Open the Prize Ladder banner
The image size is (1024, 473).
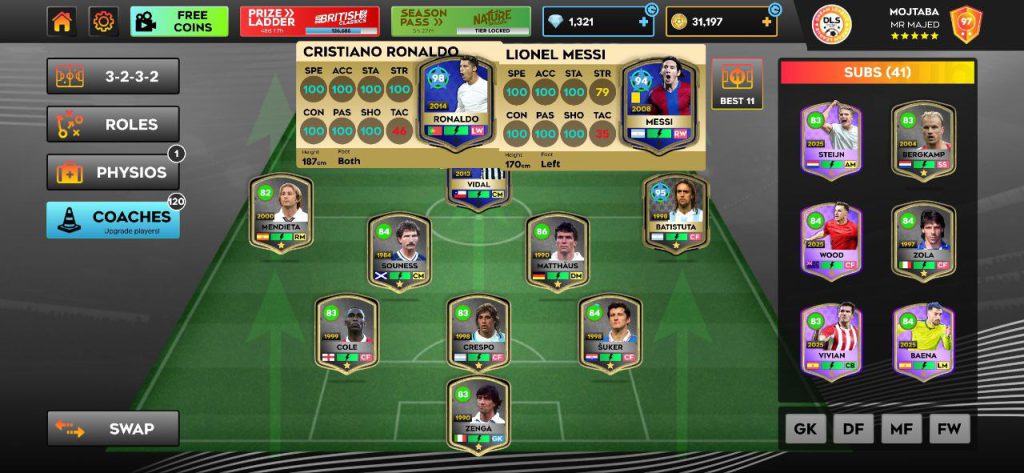pos(309,21)
